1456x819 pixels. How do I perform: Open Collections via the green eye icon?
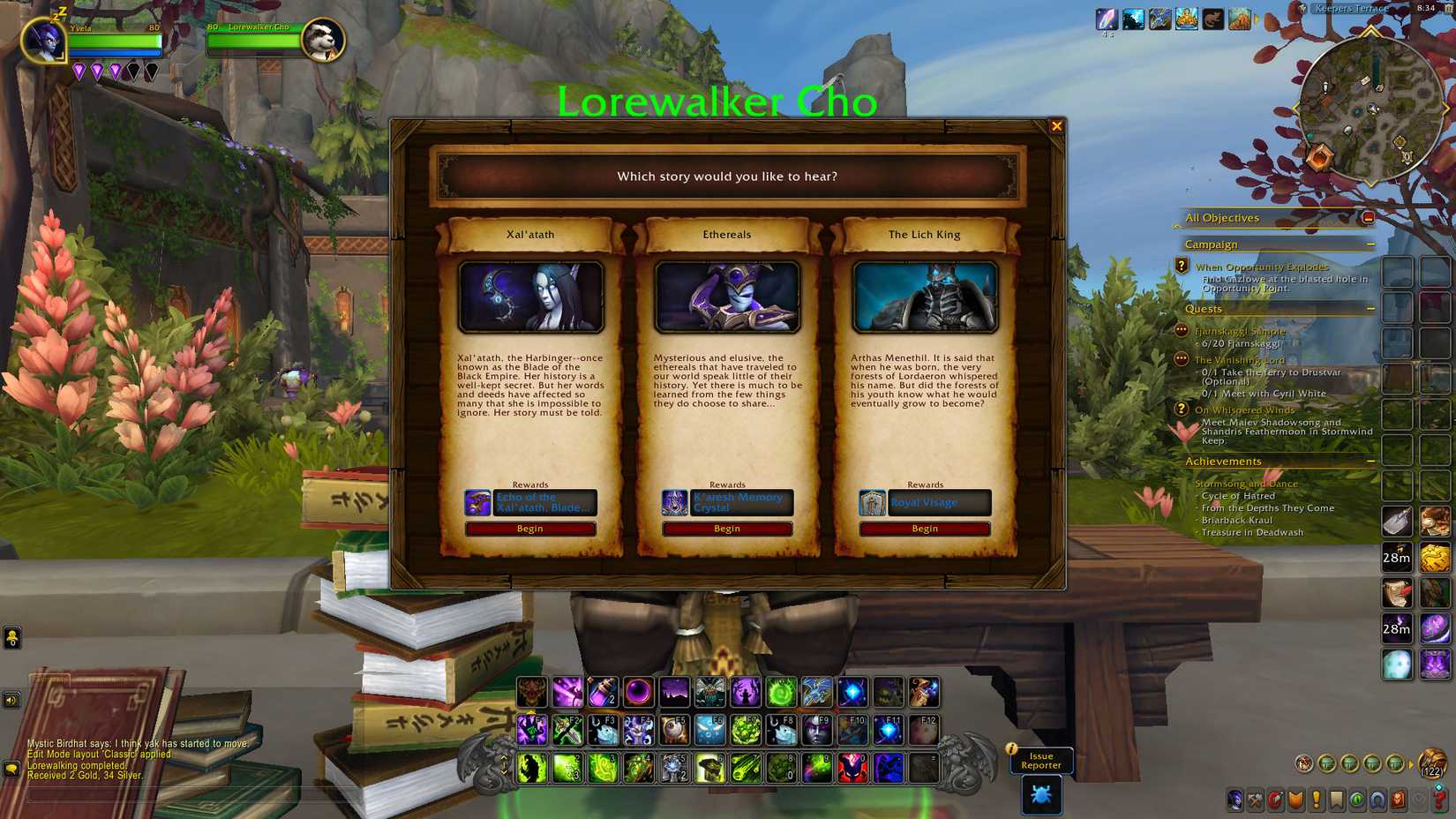coord(1357,799)
